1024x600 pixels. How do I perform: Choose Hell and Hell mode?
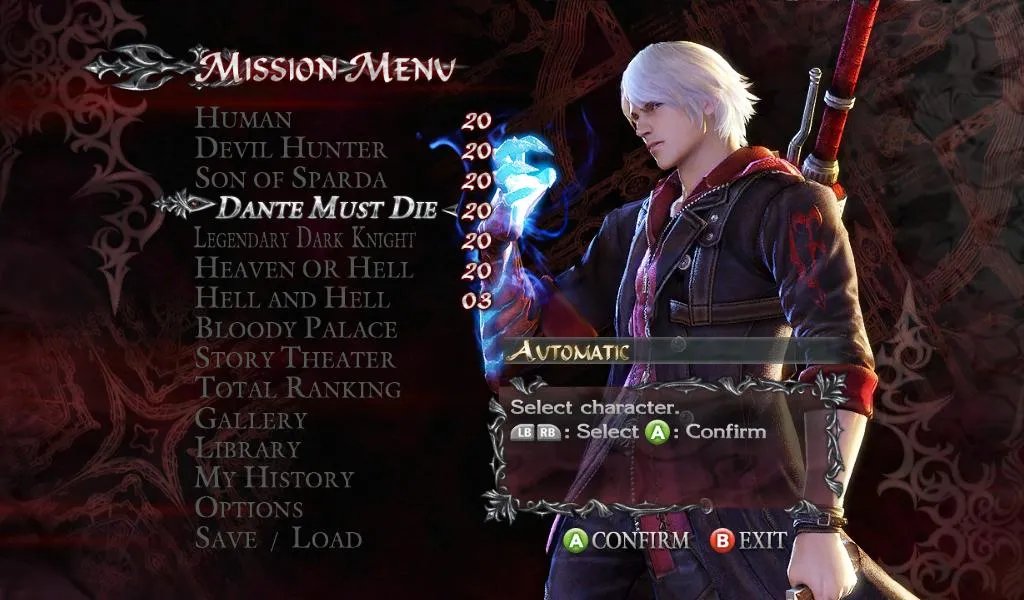292,299
